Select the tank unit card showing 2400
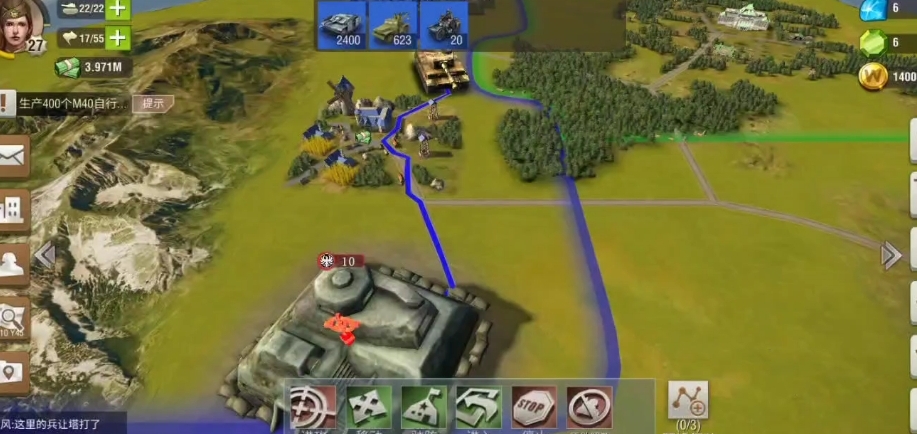The width and height of the screenshot is (917, 434). [342, 24]
